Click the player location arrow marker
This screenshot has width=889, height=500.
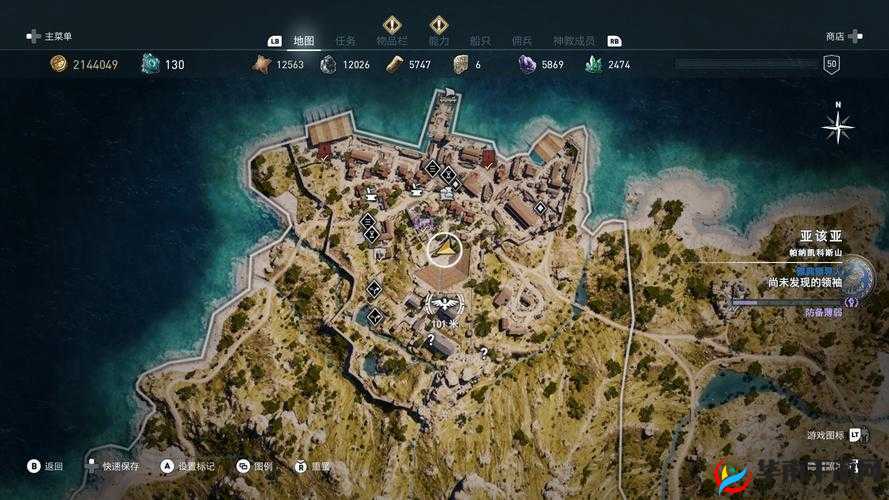(444, 249)
